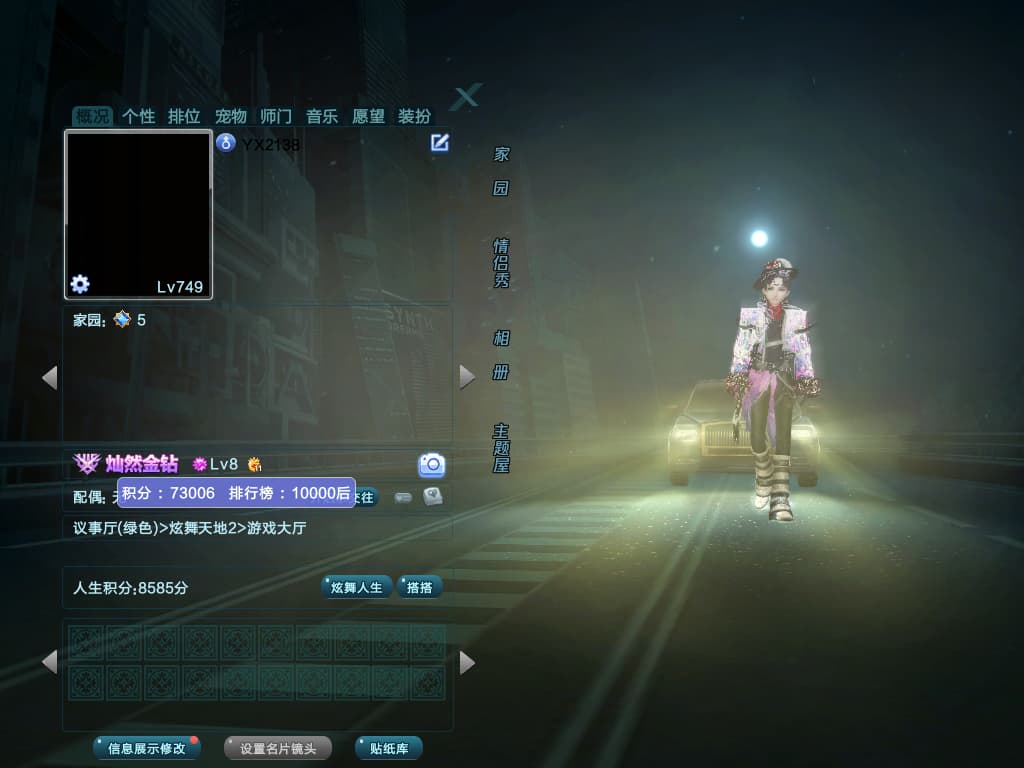This screenshot has width=1024, height=768.
Task: Open the 贴纸库 sticker library
Action: (388, 748)
